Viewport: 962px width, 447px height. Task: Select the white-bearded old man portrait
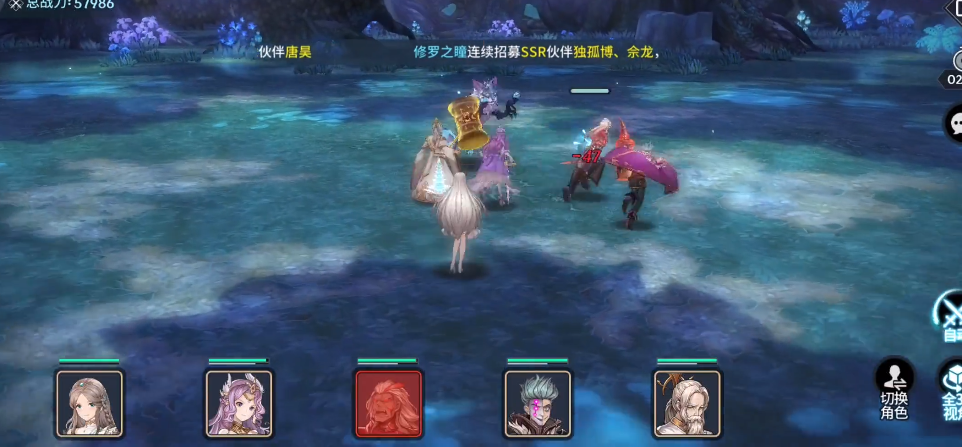click(x=687, y=403)
